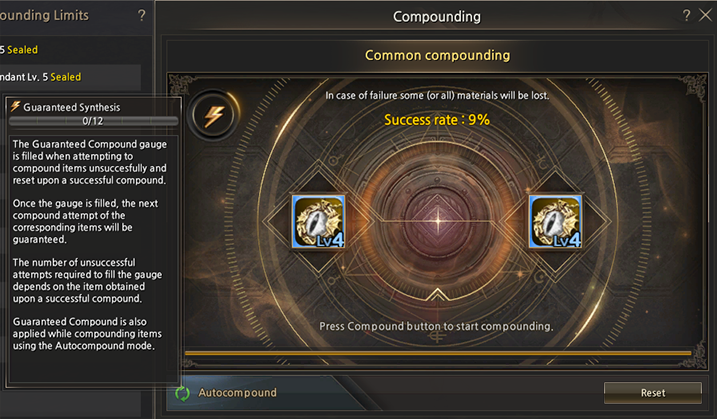
Task: Select the right Lv4 material slot
Action: point(554,221)
